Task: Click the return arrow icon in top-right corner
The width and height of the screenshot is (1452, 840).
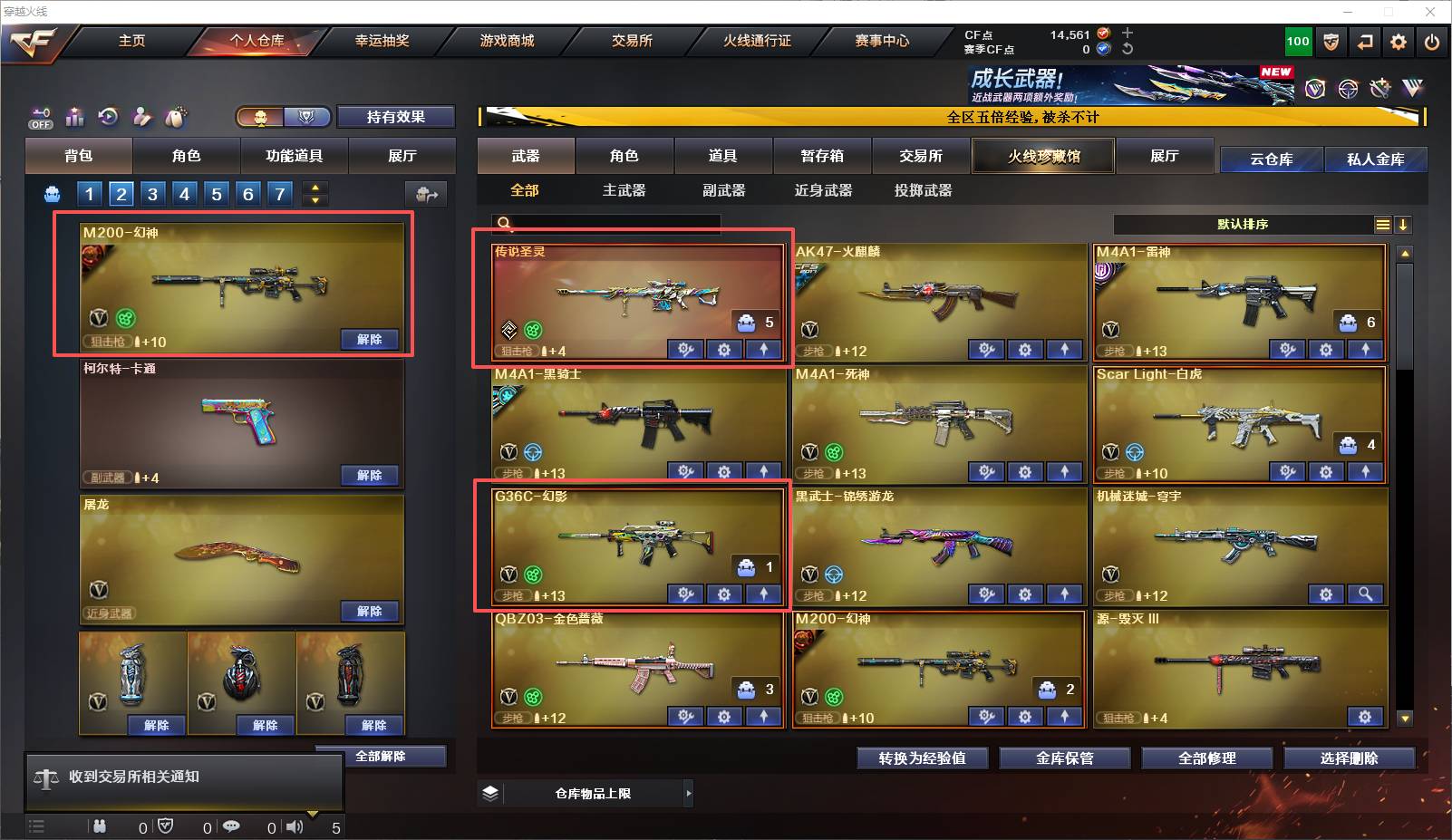Action: point(1365,42)
